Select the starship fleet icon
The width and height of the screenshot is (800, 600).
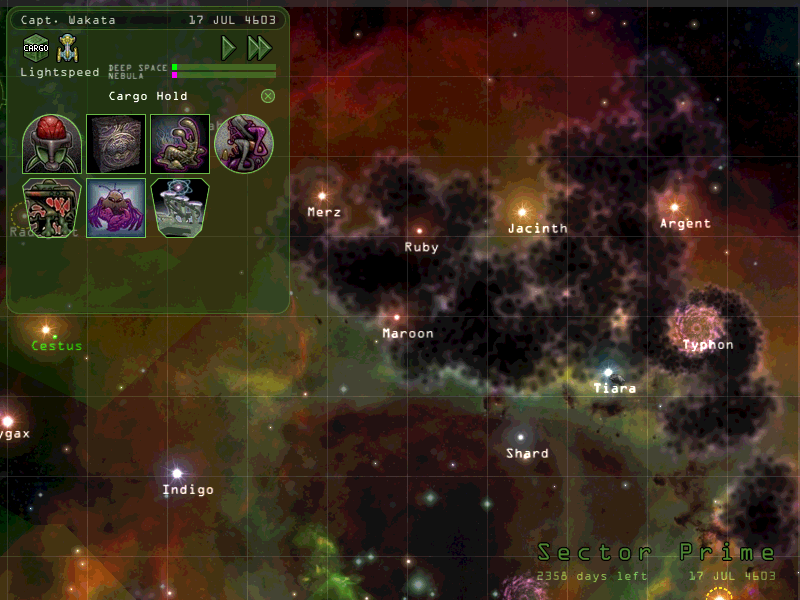click(x=68, y=46)
